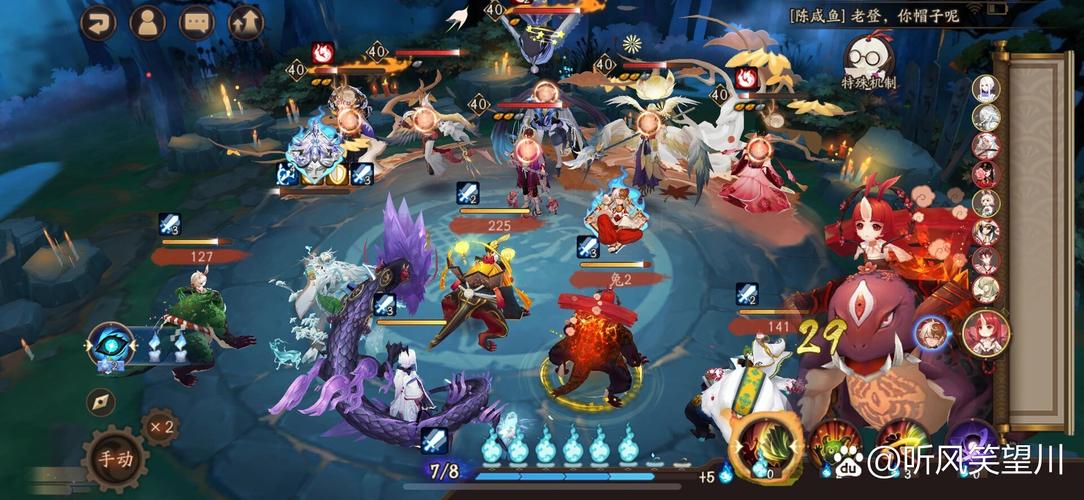
Task: Activate the blue eye onmyoji skill
Action: pyautogui.click(x=109, y=345)
